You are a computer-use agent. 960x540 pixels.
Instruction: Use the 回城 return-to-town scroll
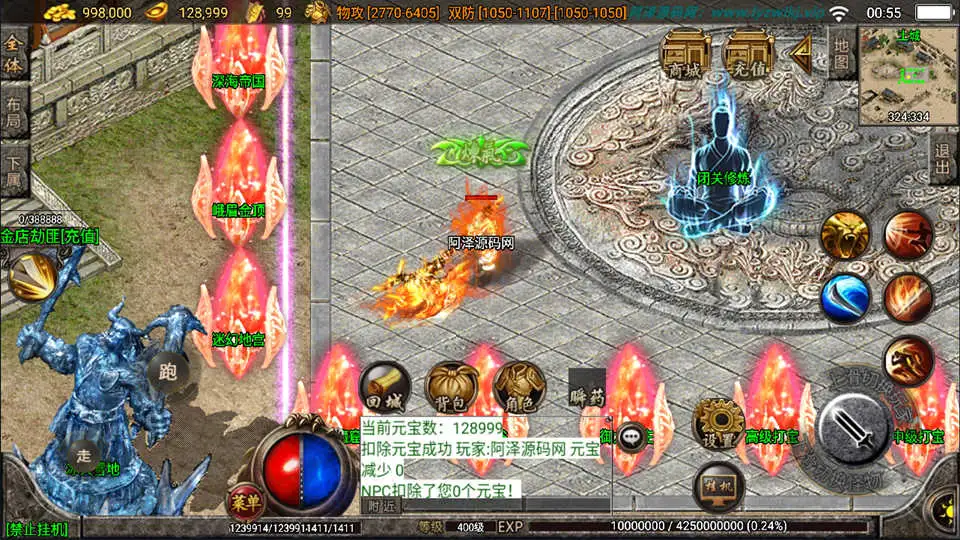385,387
